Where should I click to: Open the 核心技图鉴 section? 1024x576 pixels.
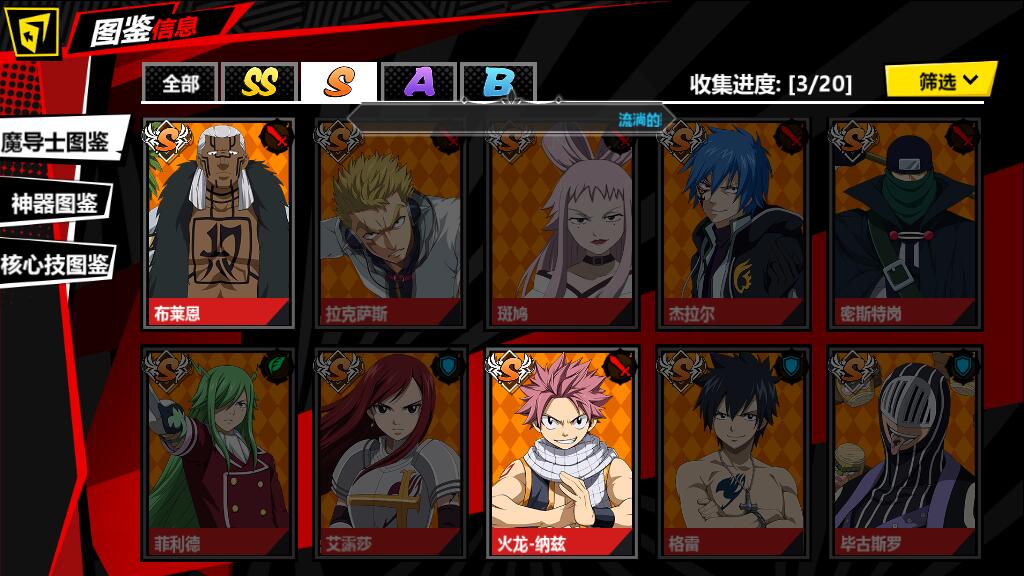(55, 264)
